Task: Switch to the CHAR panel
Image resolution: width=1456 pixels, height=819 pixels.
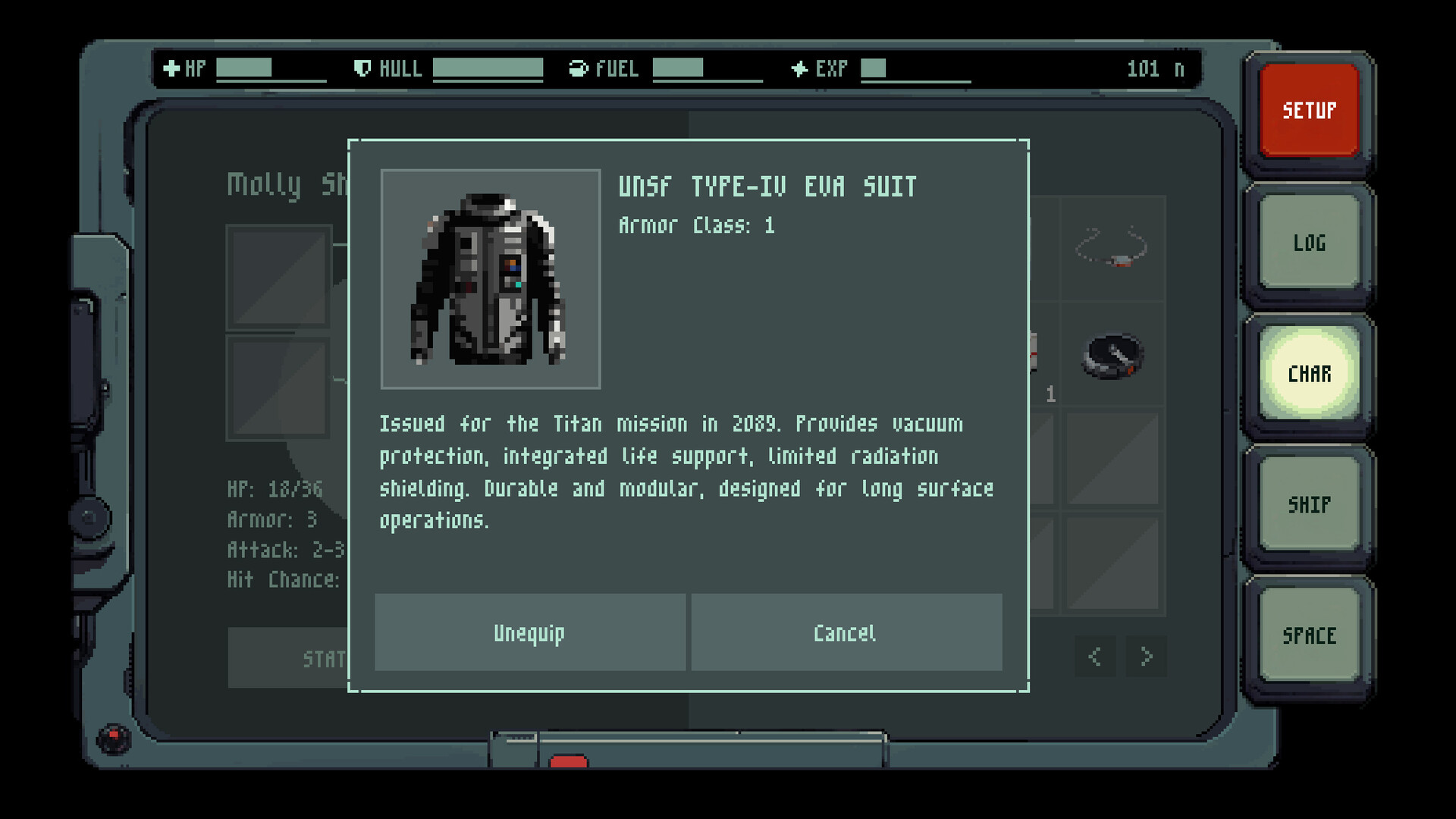Action: 1308,373
